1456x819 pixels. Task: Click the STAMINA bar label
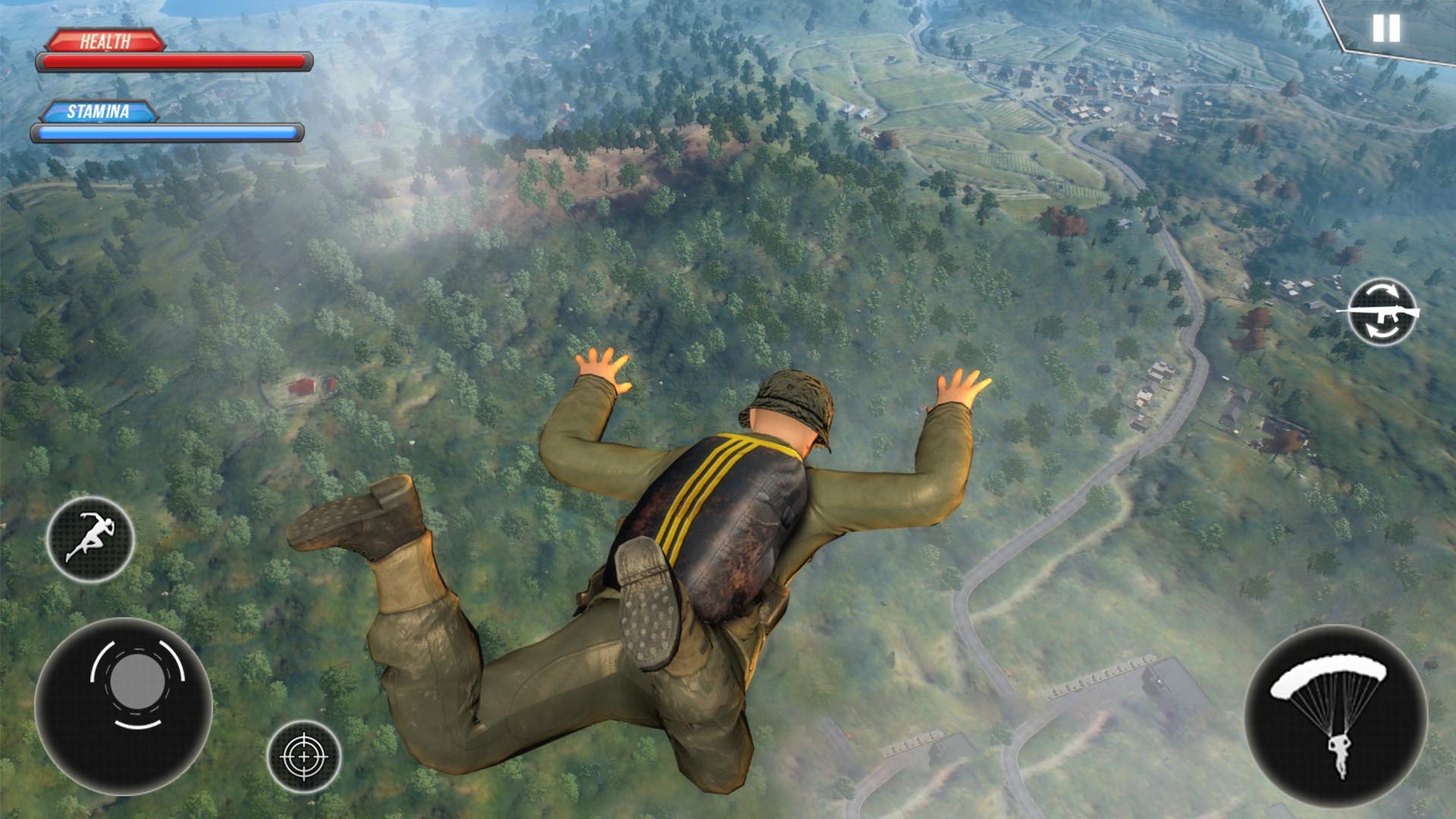click(x=99, y=112)
